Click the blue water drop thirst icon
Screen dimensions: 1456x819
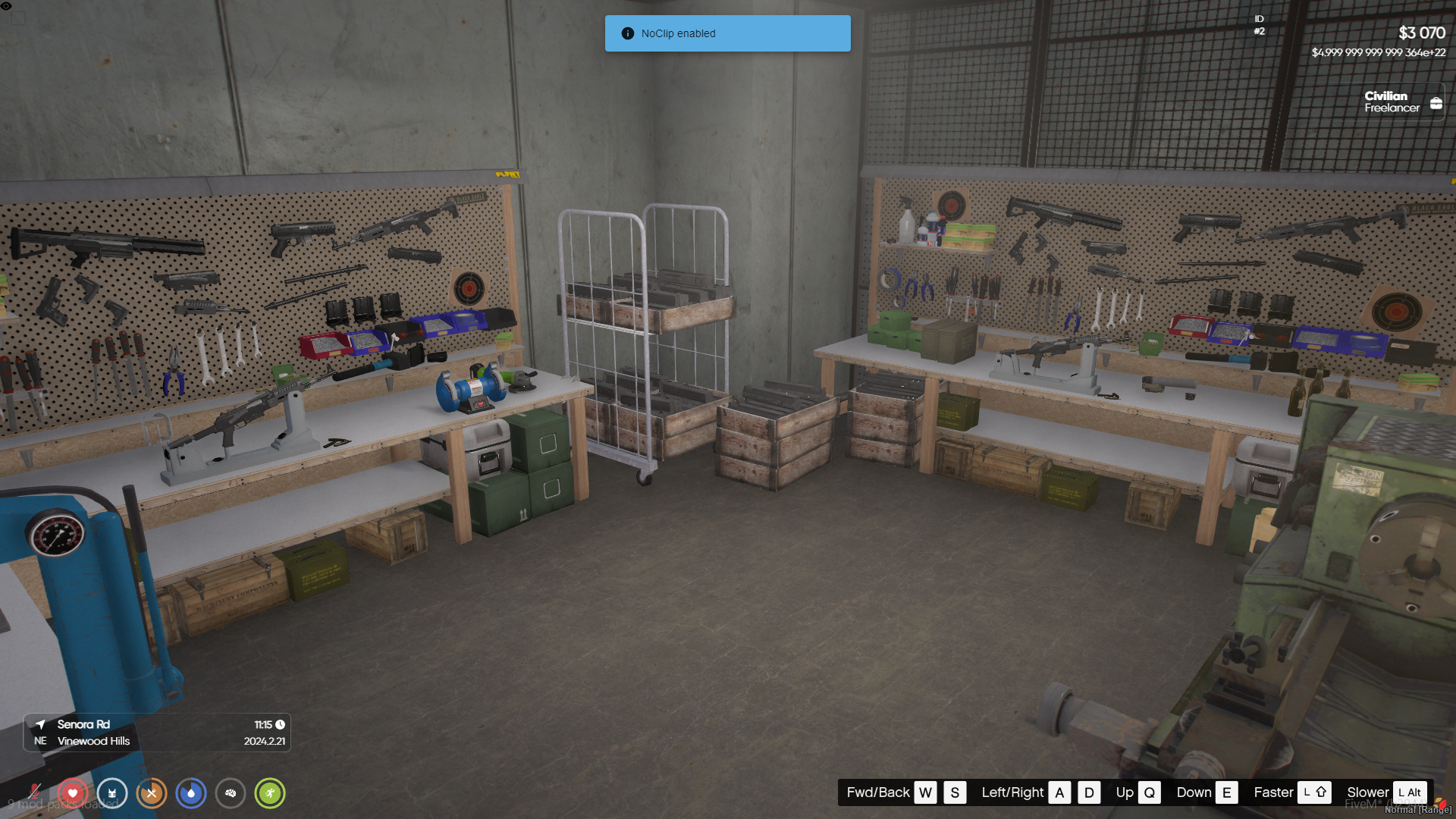click(191, 793)
